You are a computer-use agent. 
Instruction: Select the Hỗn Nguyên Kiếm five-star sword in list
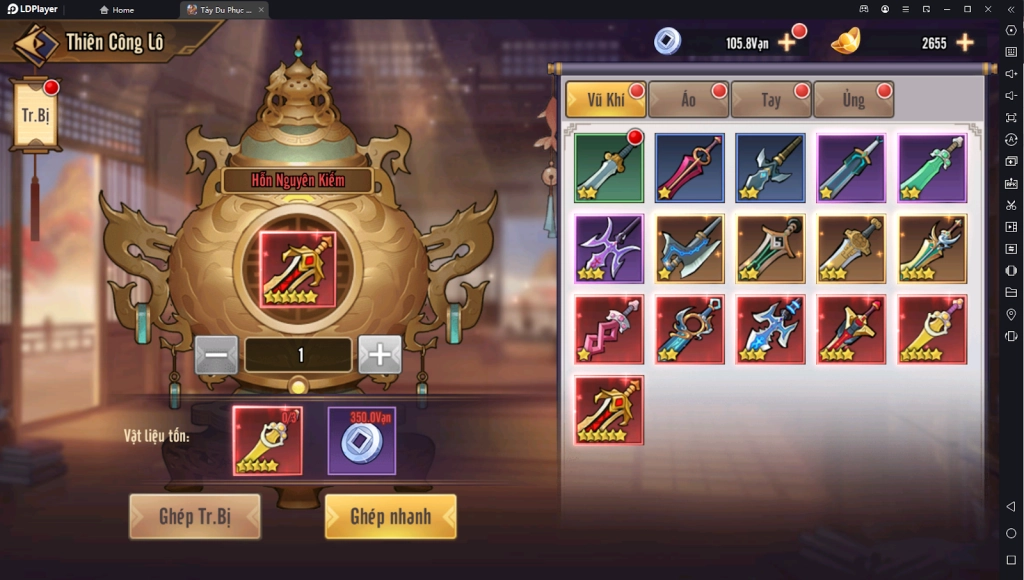[x=609, y=410]
